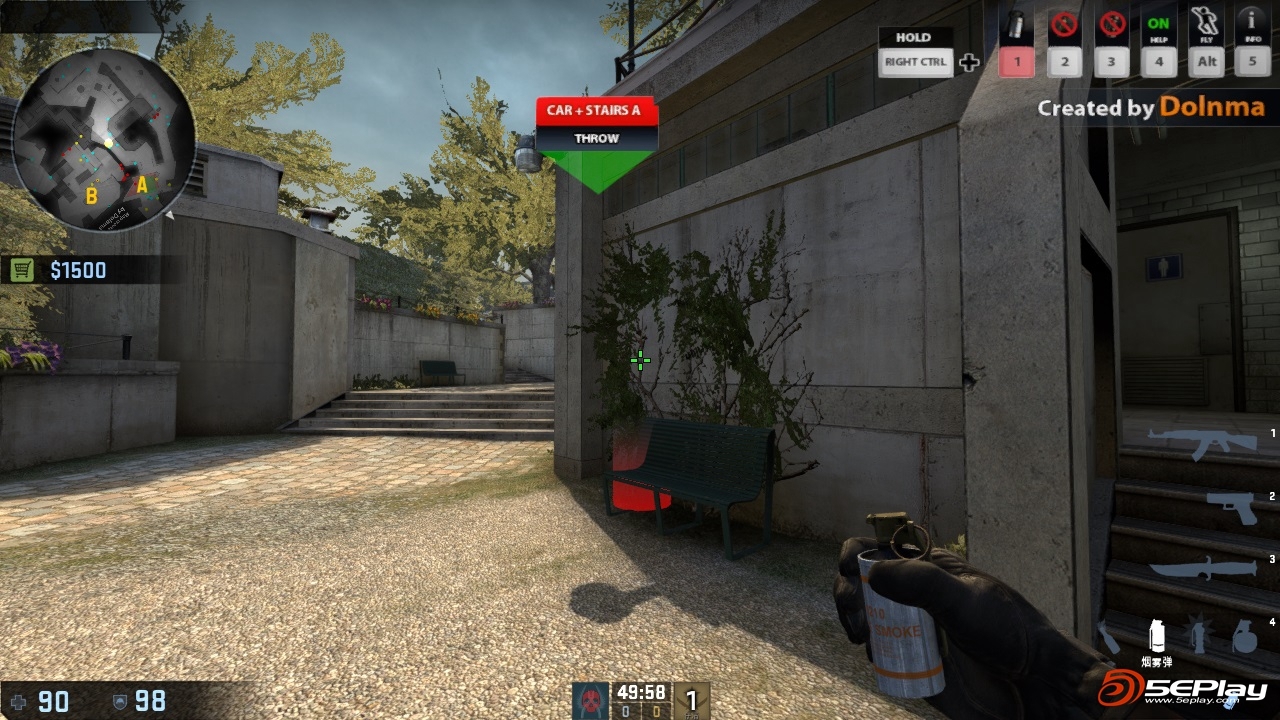Image resolution: width=1280 pixels, height=720 pixels.
Task: Open the Info icon
Action: click(x=1251, y=24)
